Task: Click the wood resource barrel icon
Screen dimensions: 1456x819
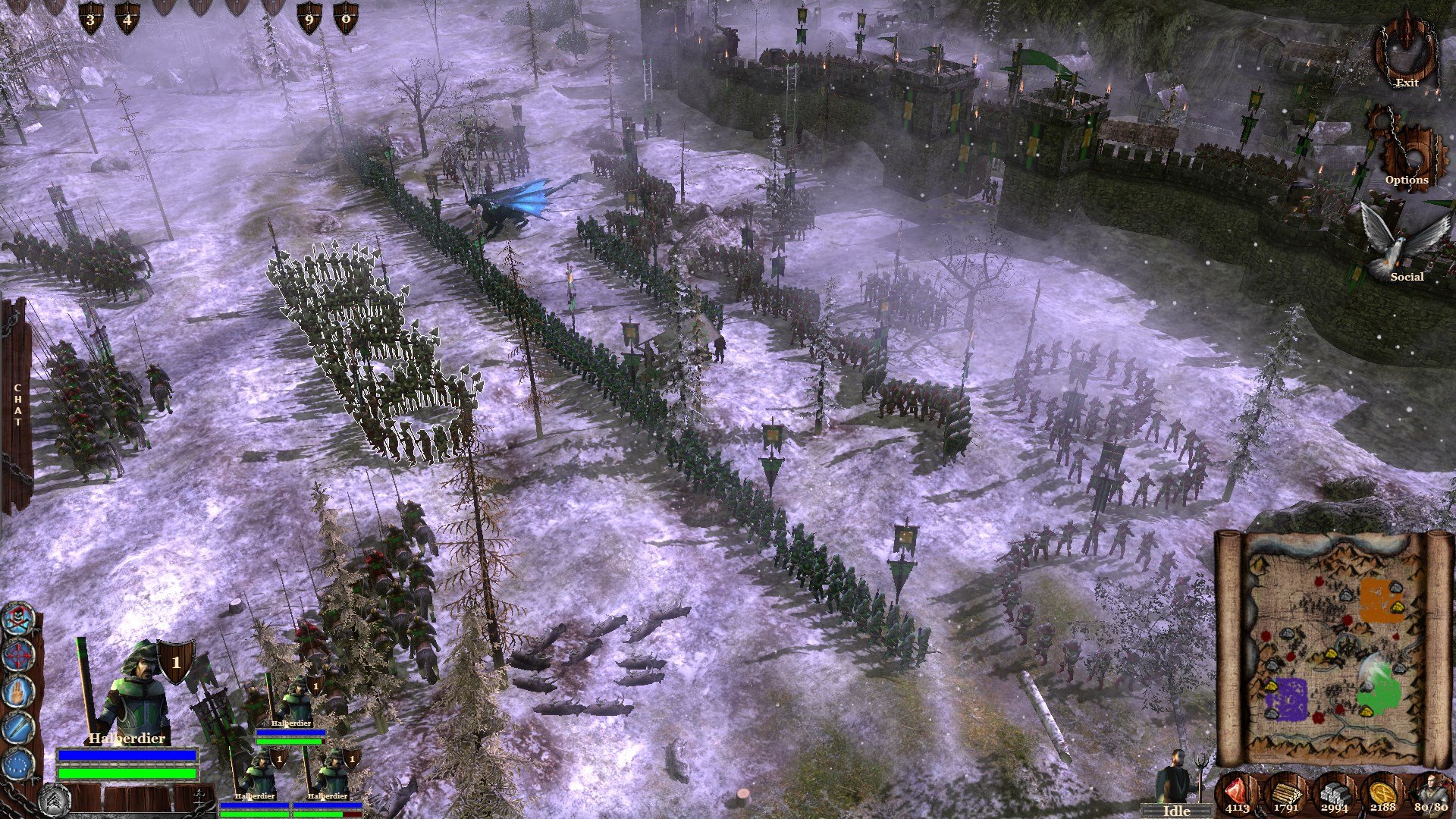Action: point(1283,792)
